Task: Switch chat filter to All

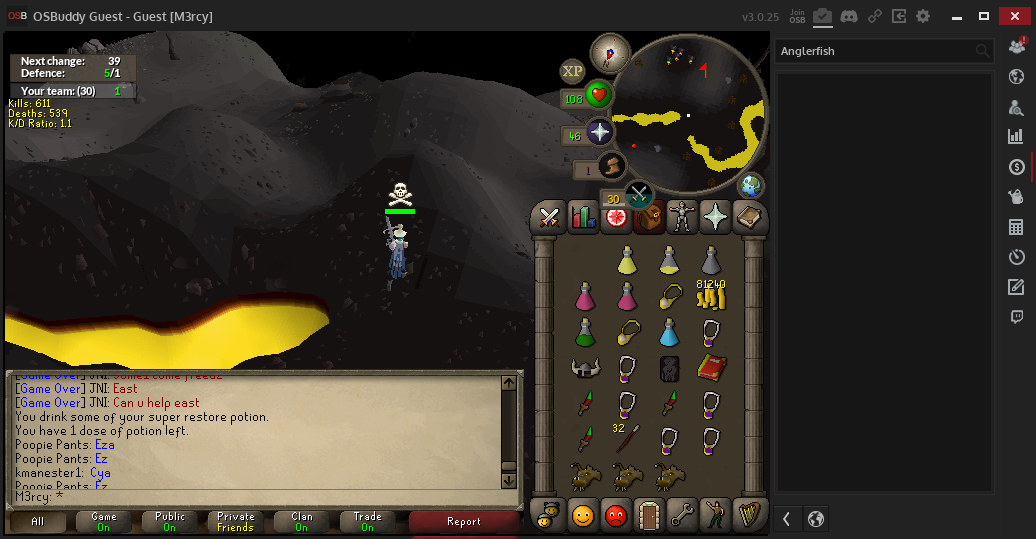Action: 37,521
